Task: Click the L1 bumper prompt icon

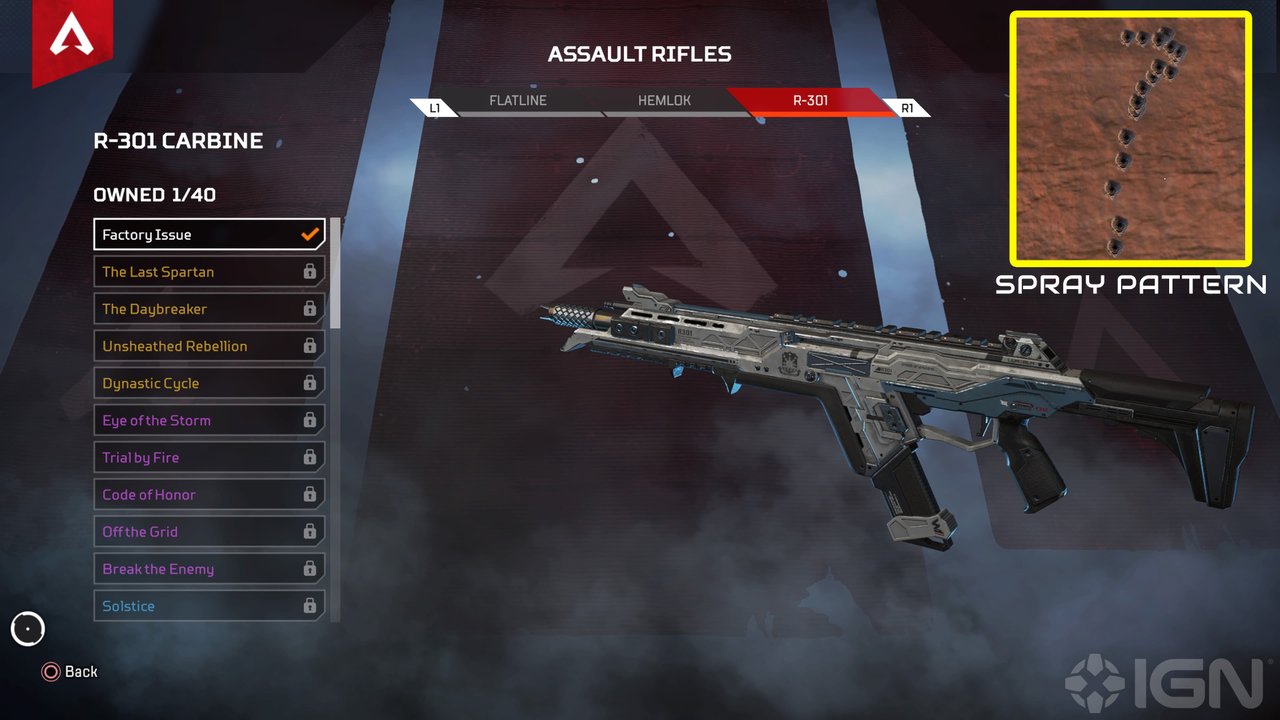Action: 435,106
